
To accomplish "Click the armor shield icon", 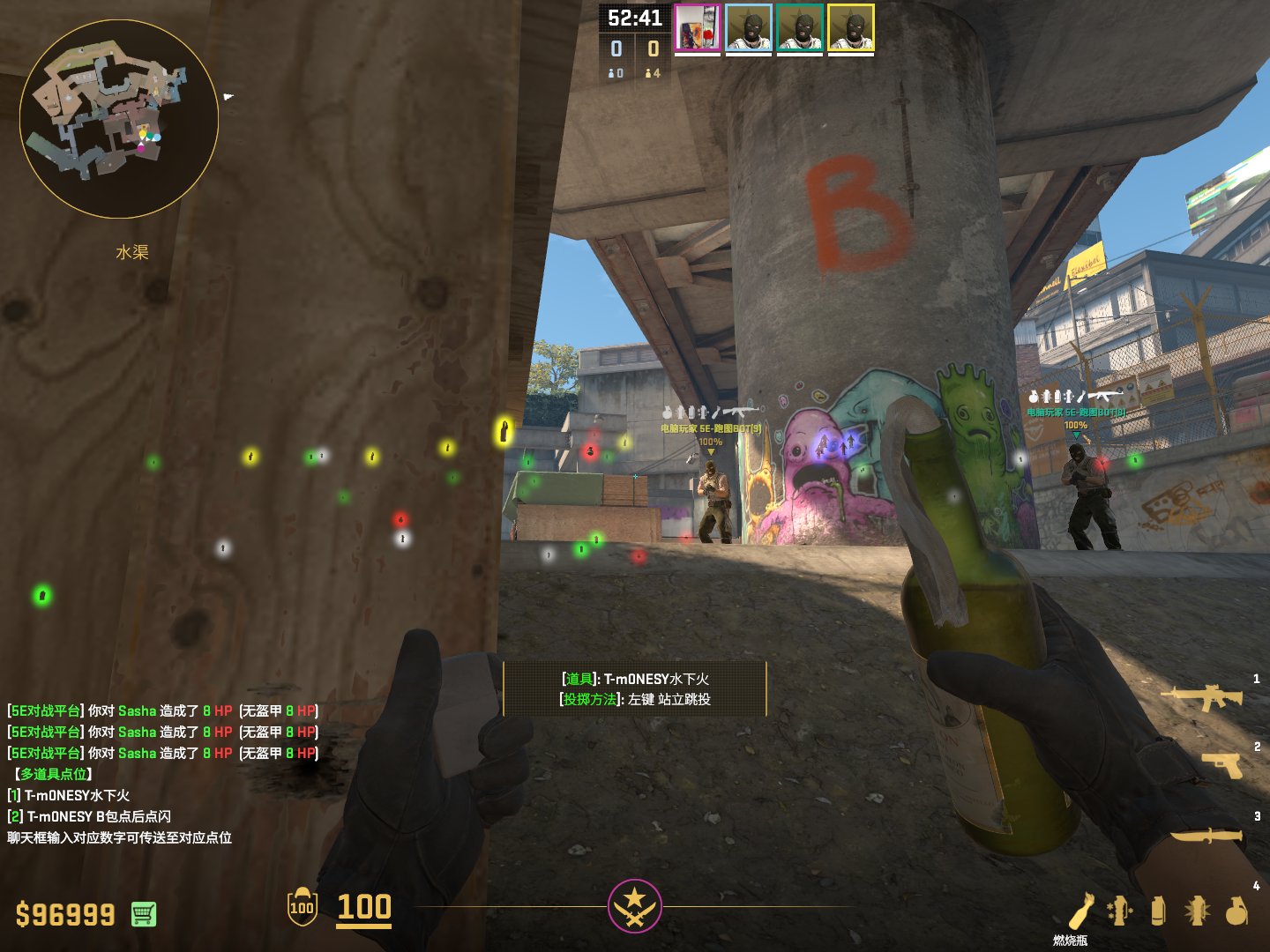I will click(302, 906).
